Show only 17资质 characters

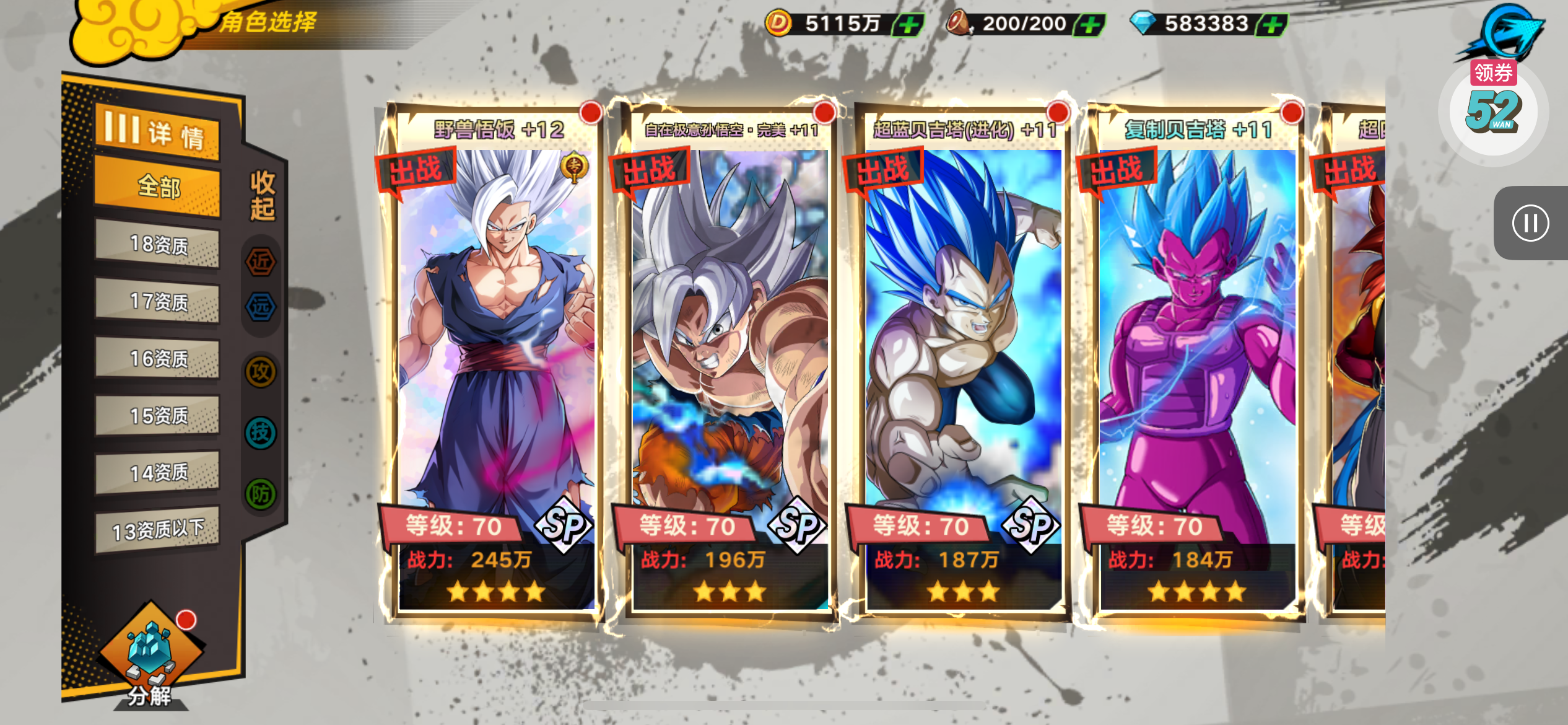click(x=158, y=302)
